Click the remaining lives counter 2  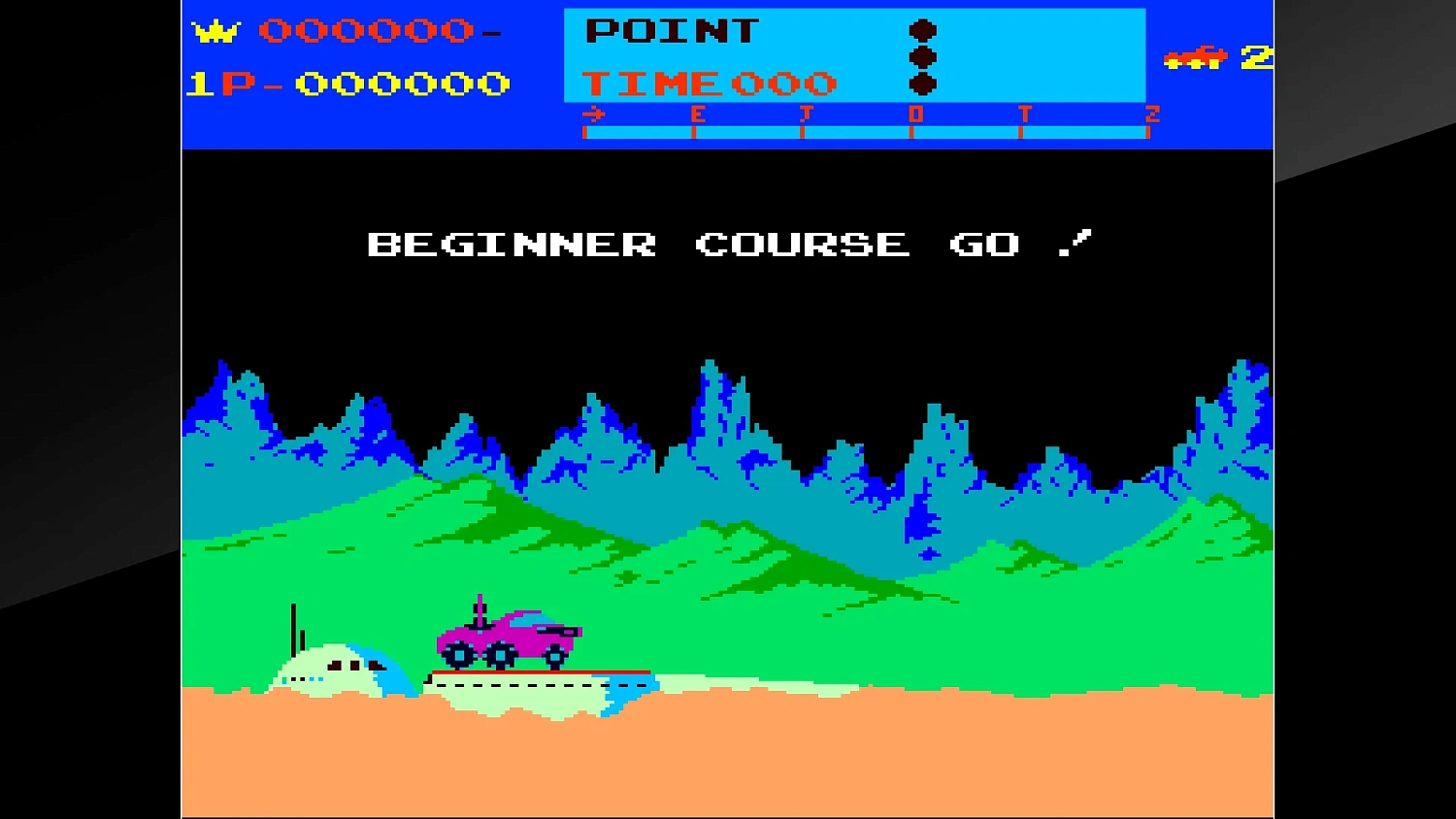[x=1257, y=58]
